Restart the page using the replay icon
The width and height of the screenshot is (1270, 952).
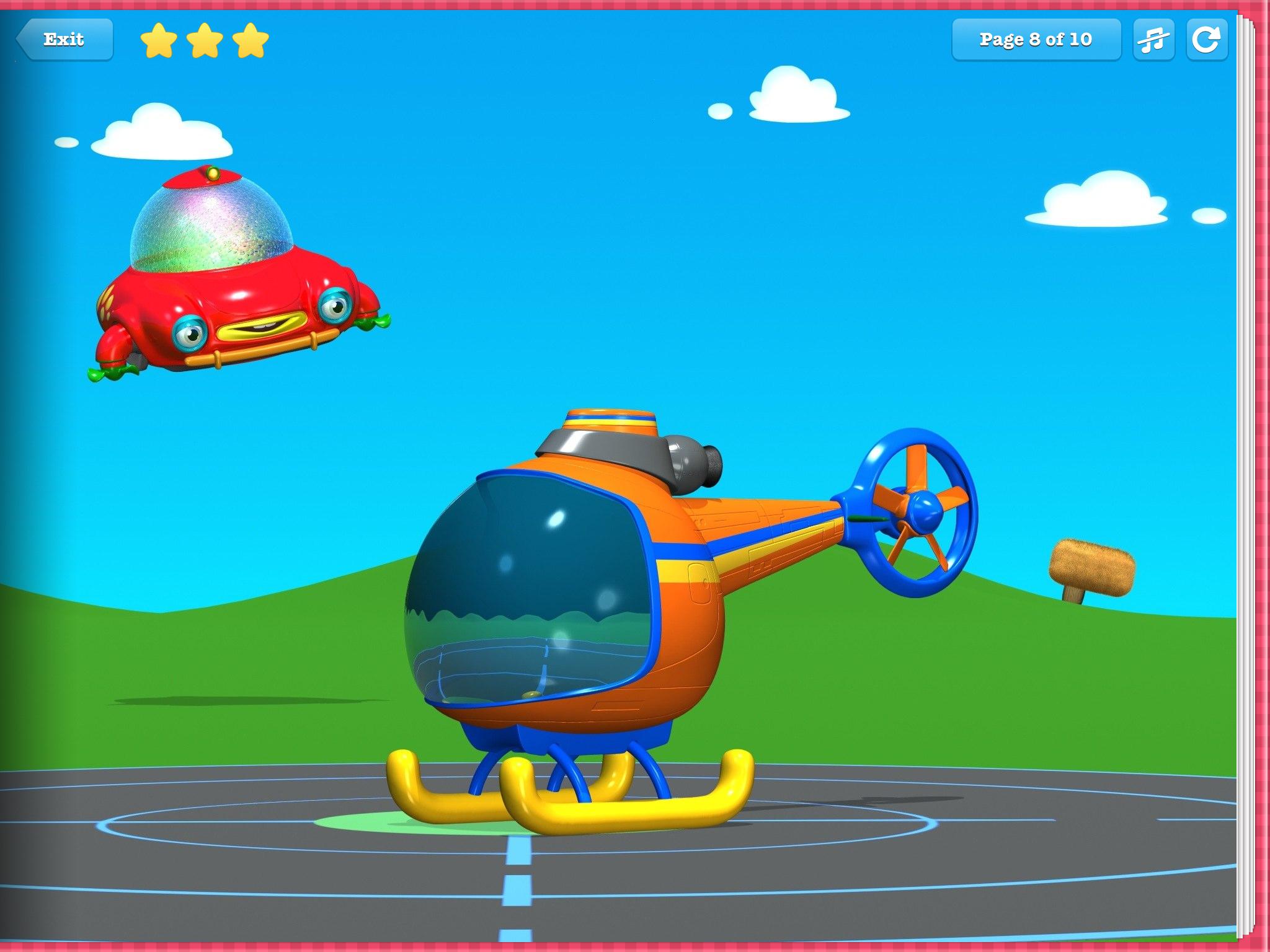click(1206, 39)
